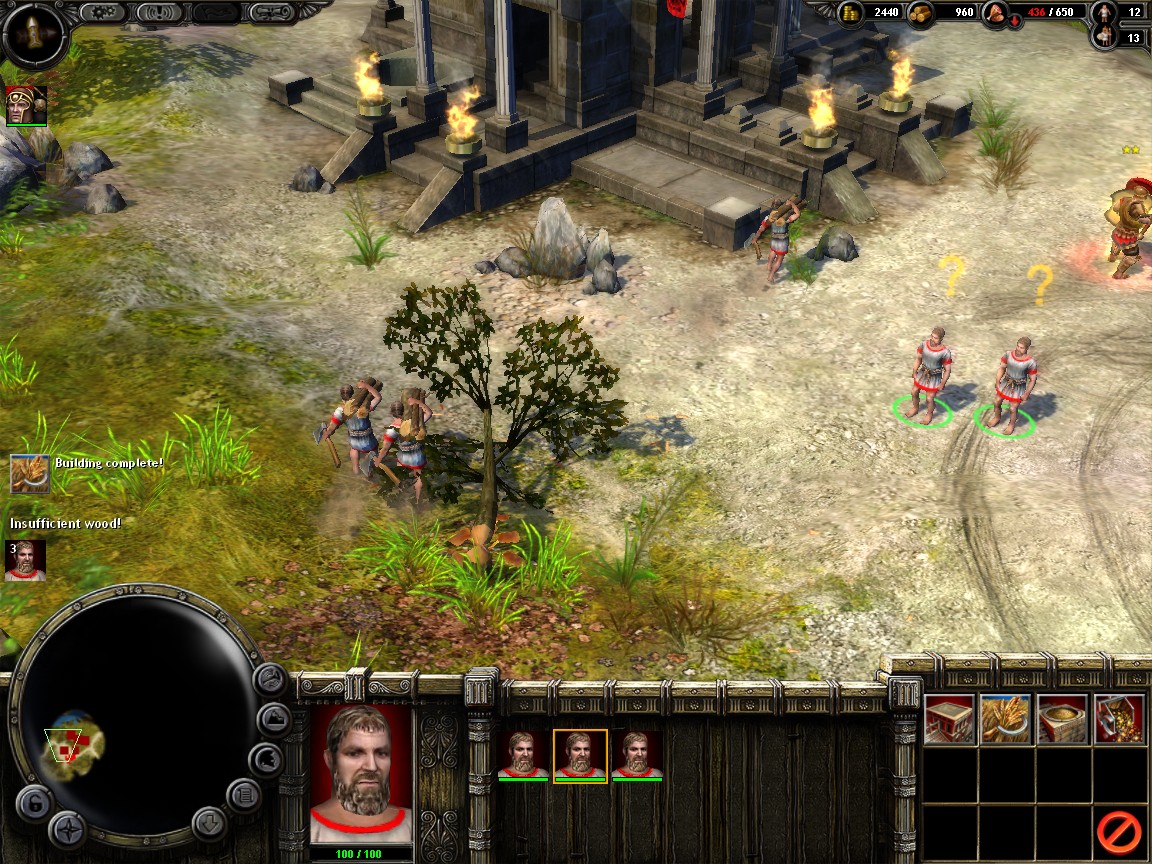The height and width of the screenshot is (864, 1152).
Task: Open the list document minimap button
Action: pyautogui.click(x=244, y=796)
